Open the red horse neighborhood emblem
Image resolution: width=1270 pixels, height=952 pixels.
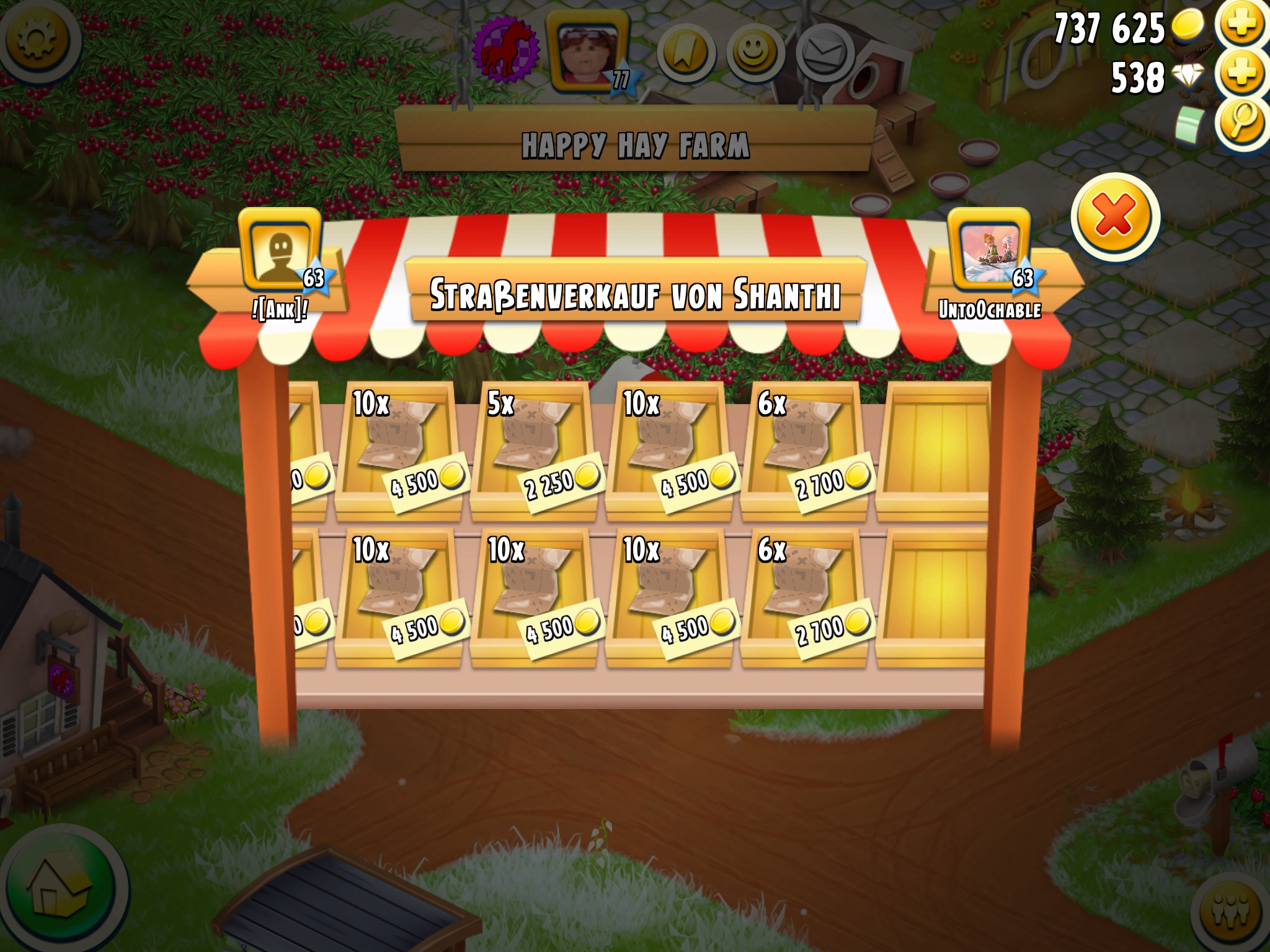point(504,50)
